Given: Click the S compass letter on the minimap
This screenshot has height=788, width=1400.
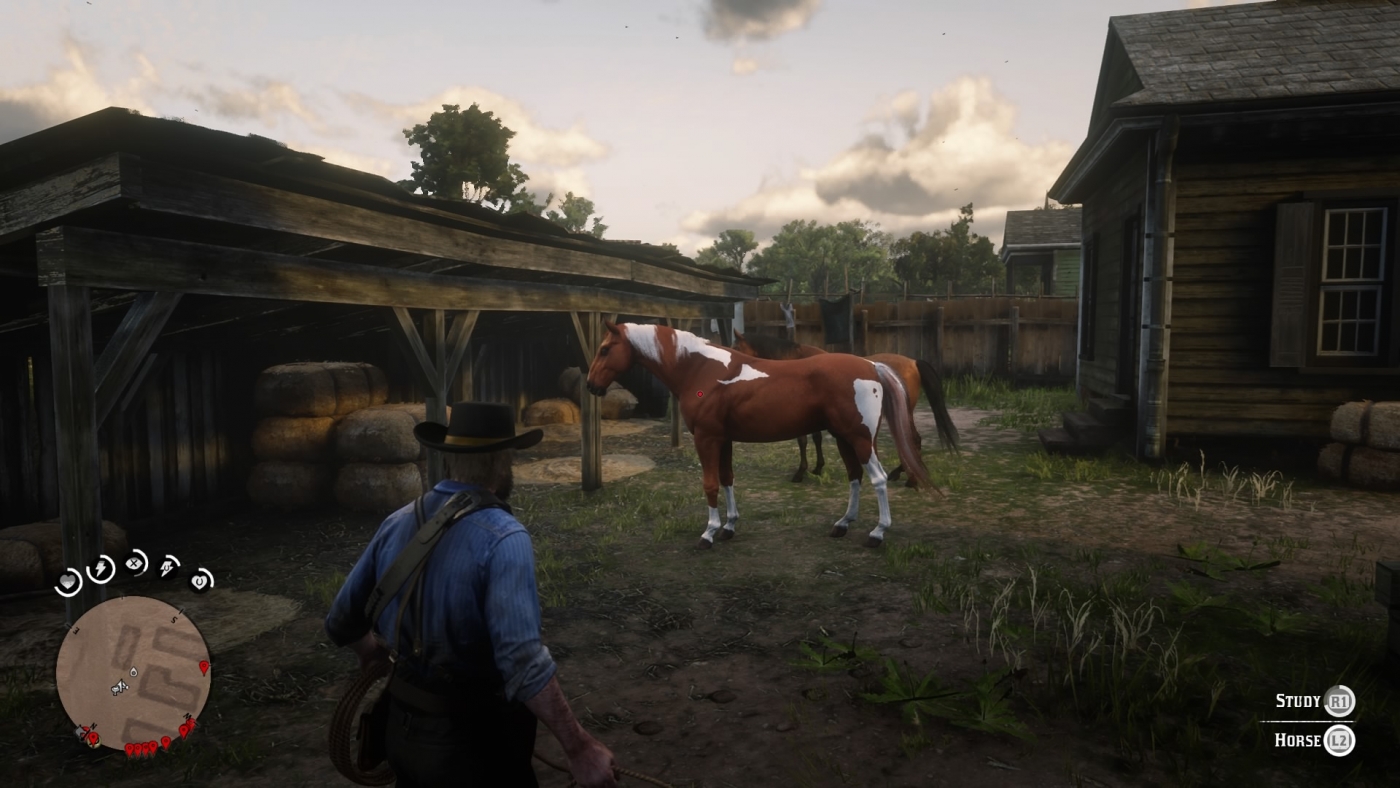Looking at the screenshot, I should coord(173,619).
